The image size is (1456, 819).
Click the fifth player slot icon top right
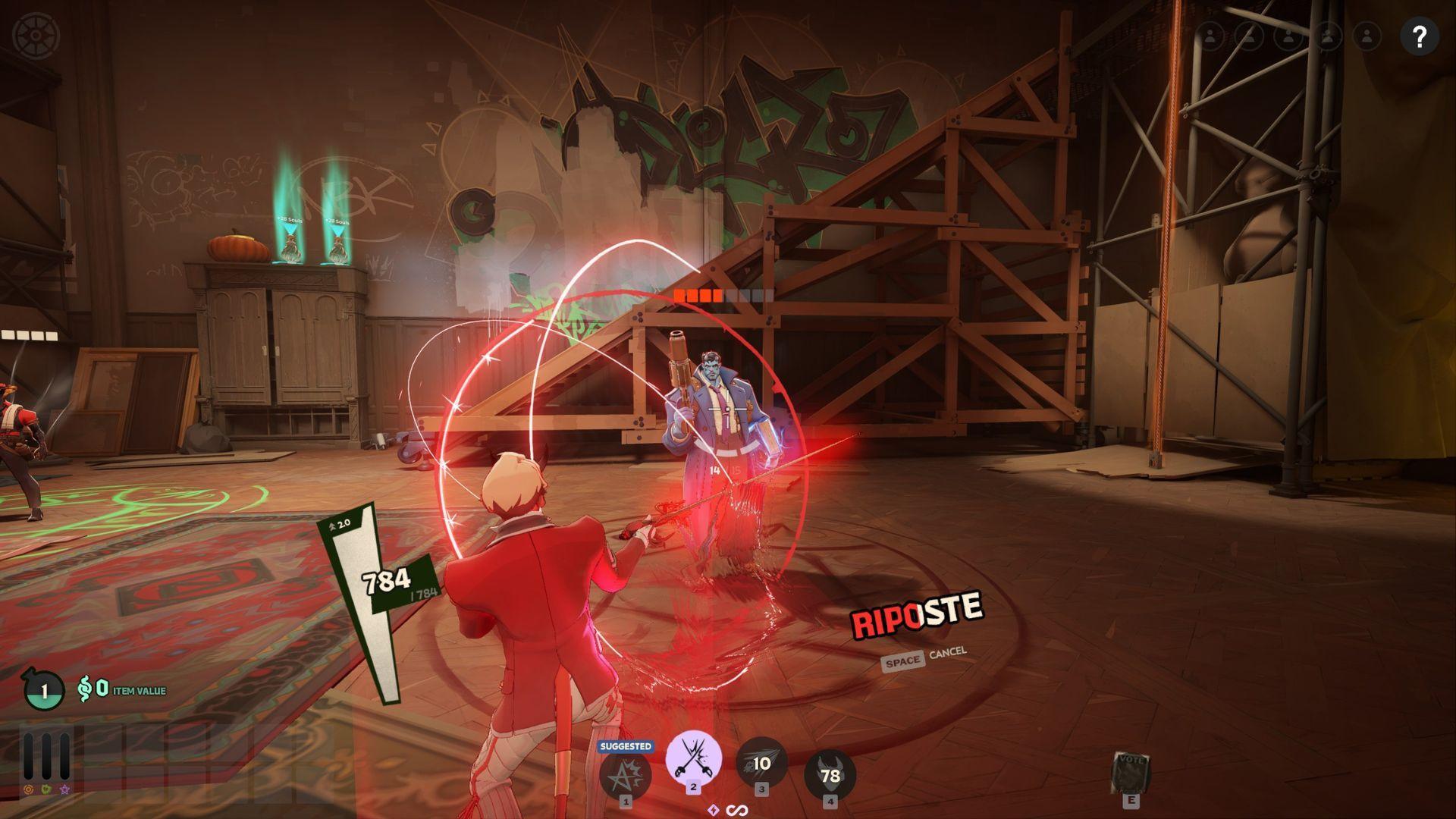(1367, 34)
